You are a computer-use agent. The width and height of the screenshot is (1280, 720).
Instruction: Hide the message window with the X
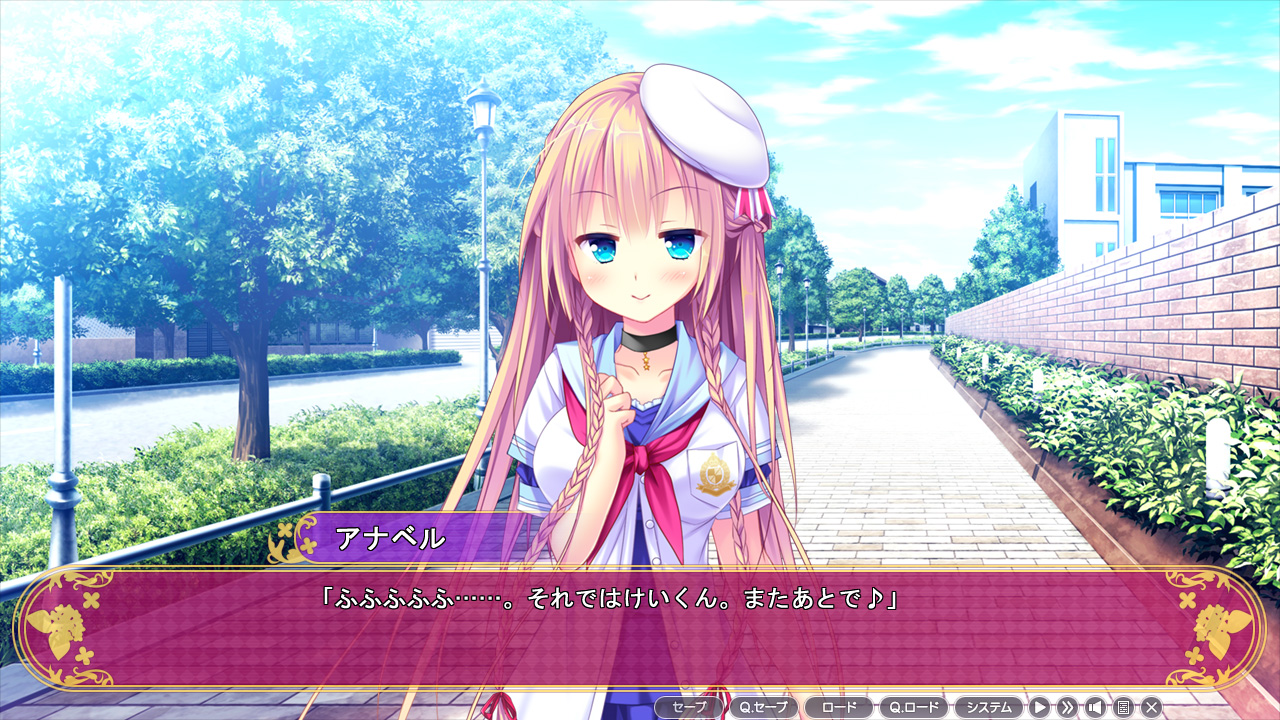pyautogui.click(x=1150, y=707)
